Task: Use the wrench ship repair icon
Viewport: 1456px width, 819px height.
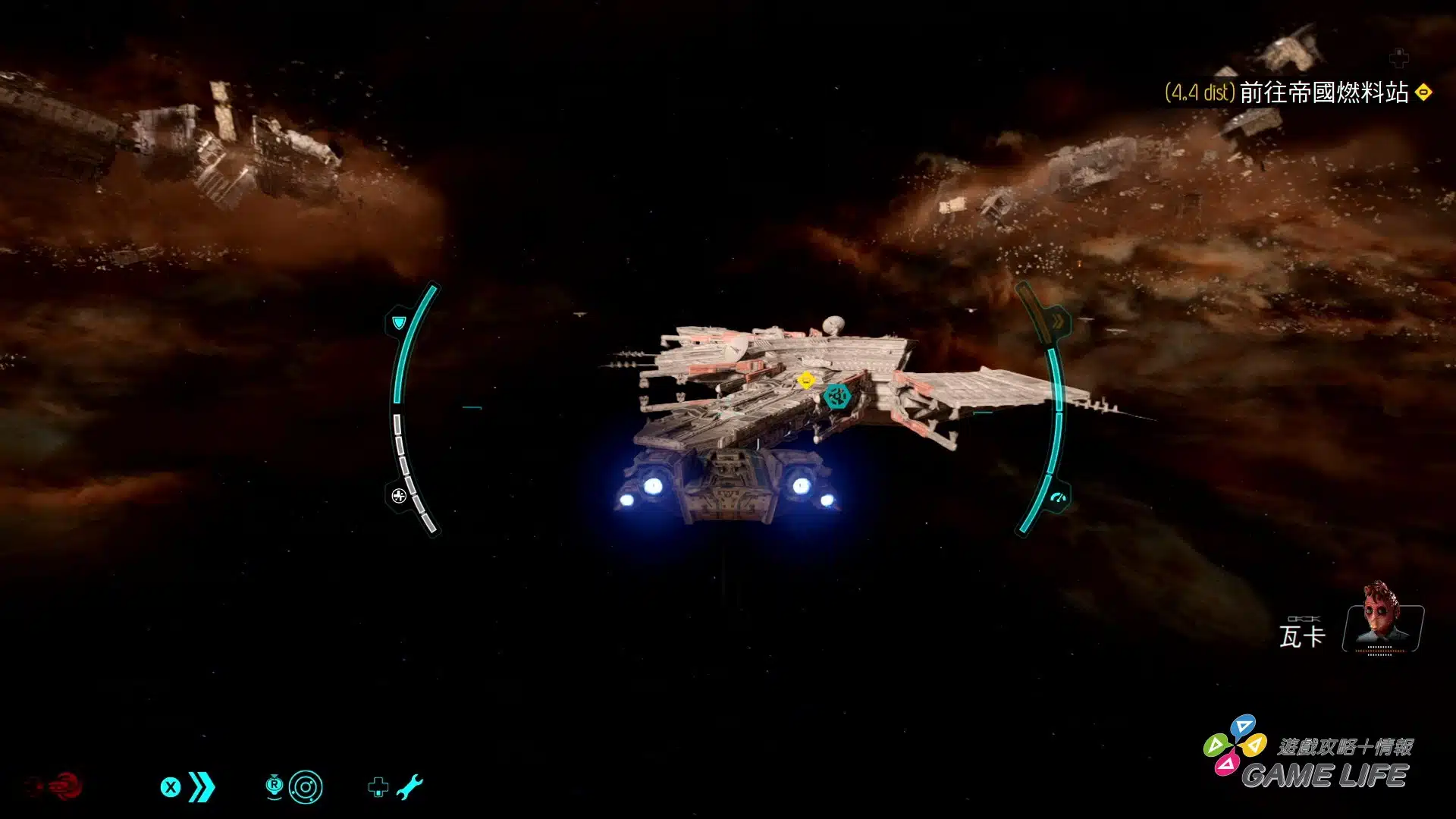Action: click(x=409, y=787)
